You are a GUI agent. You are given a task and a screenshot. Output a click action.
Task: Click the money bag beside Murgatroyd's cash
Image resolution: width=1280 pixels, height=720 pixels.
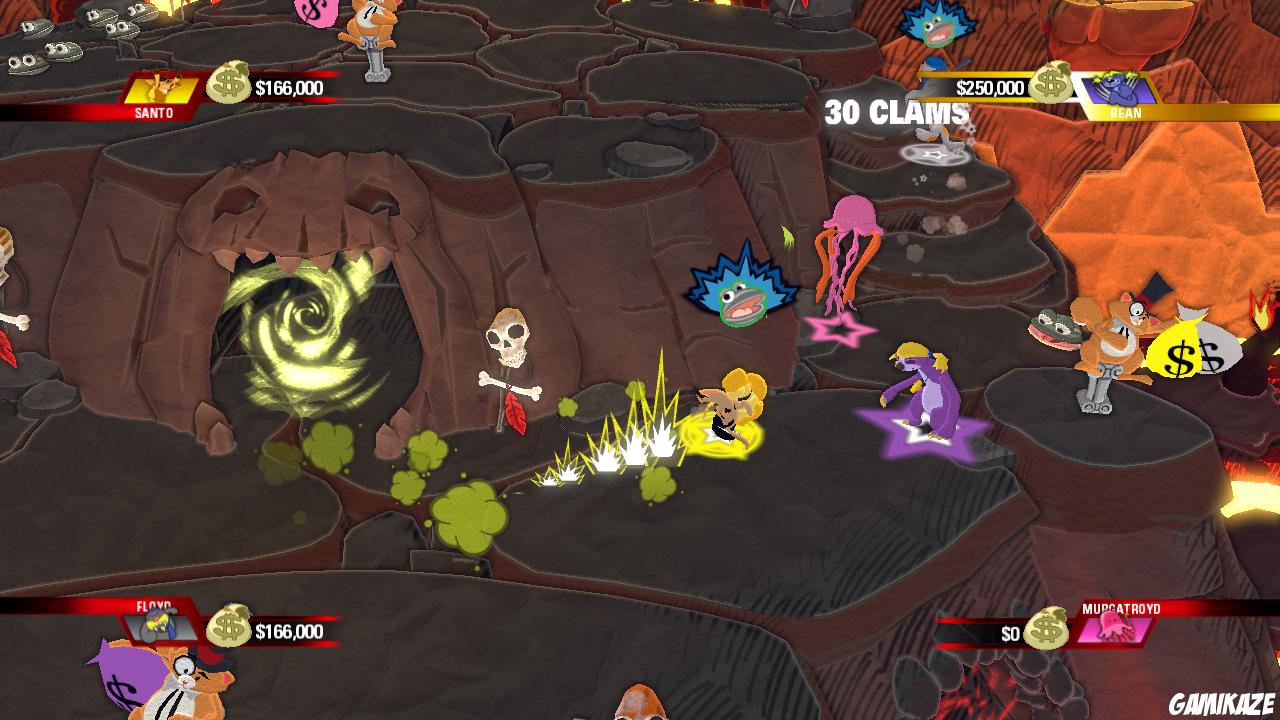pos(1046,629)
